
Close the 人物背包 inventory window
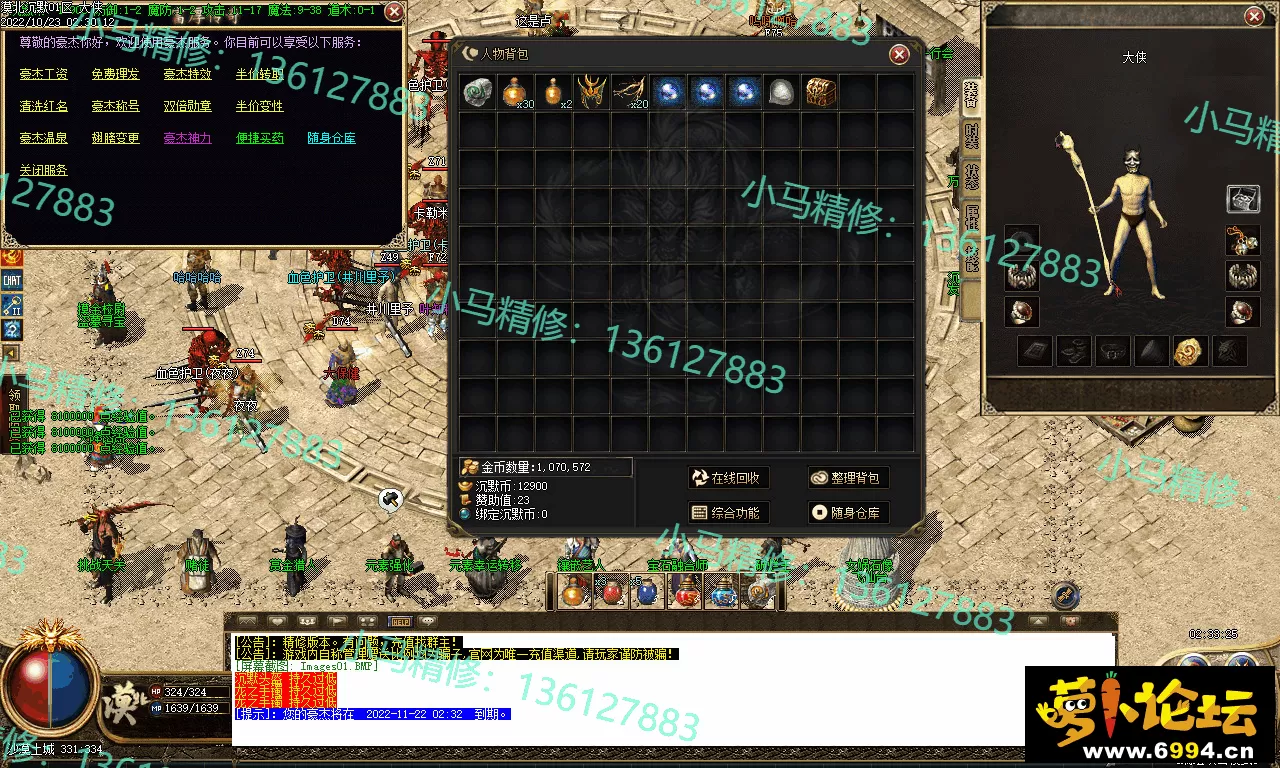coord(899,54)
